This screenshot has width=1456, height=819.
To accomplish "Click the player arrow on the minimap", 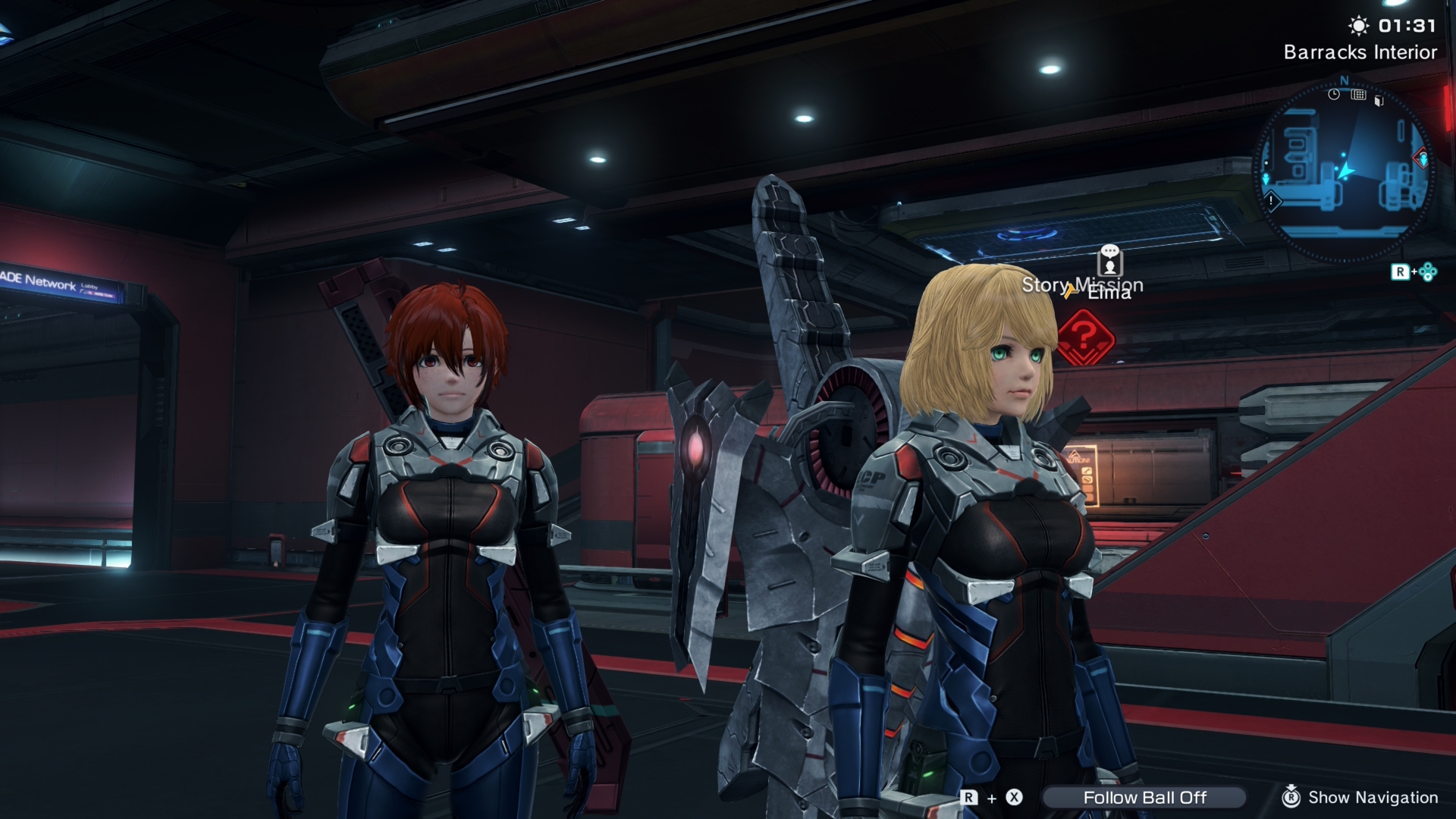I will point(1346,171).
